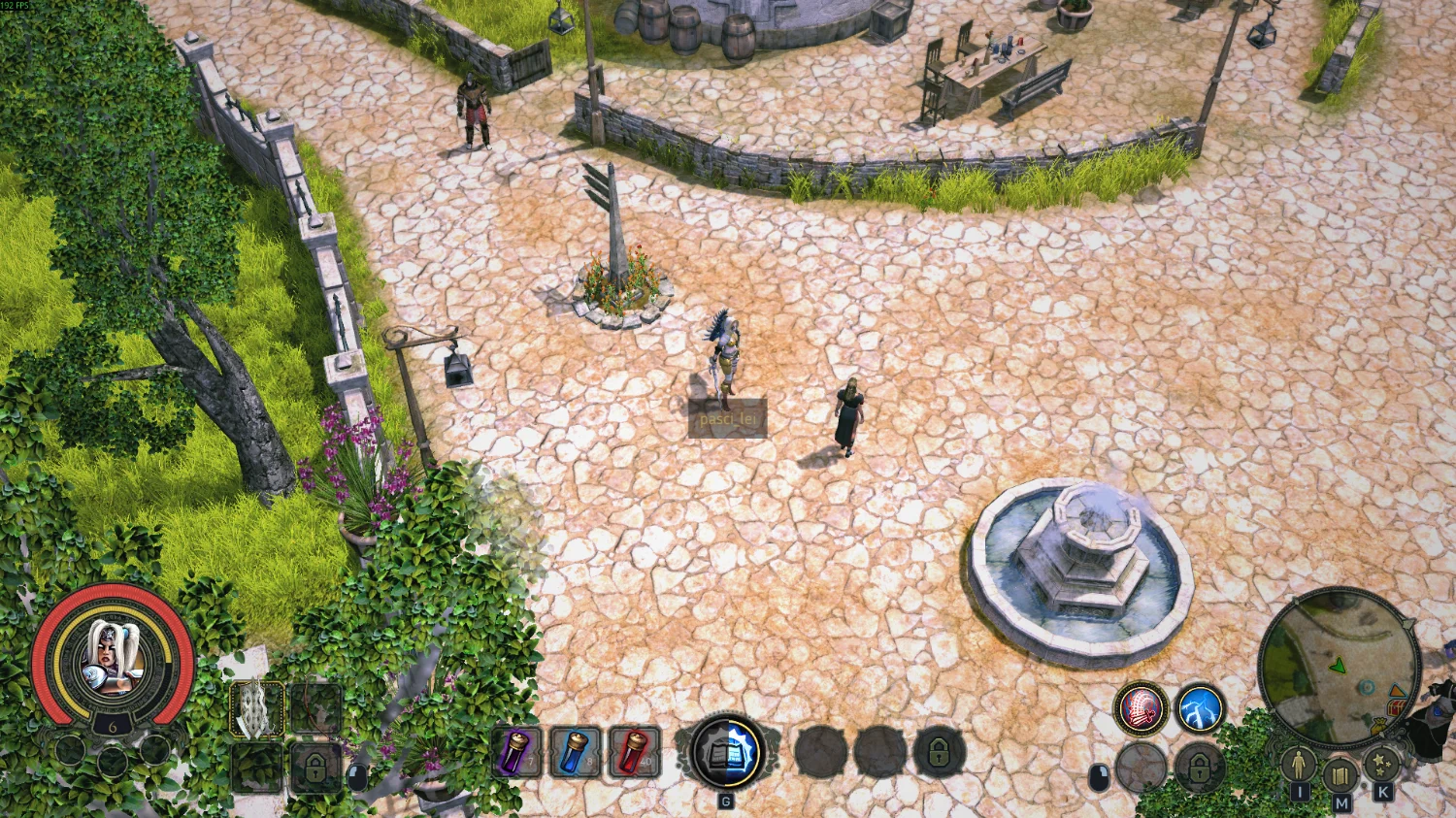Image resolution: width=1456 pixels, height=818 pixels.
Task: Use the red health potion
Action: coord(634,752)
